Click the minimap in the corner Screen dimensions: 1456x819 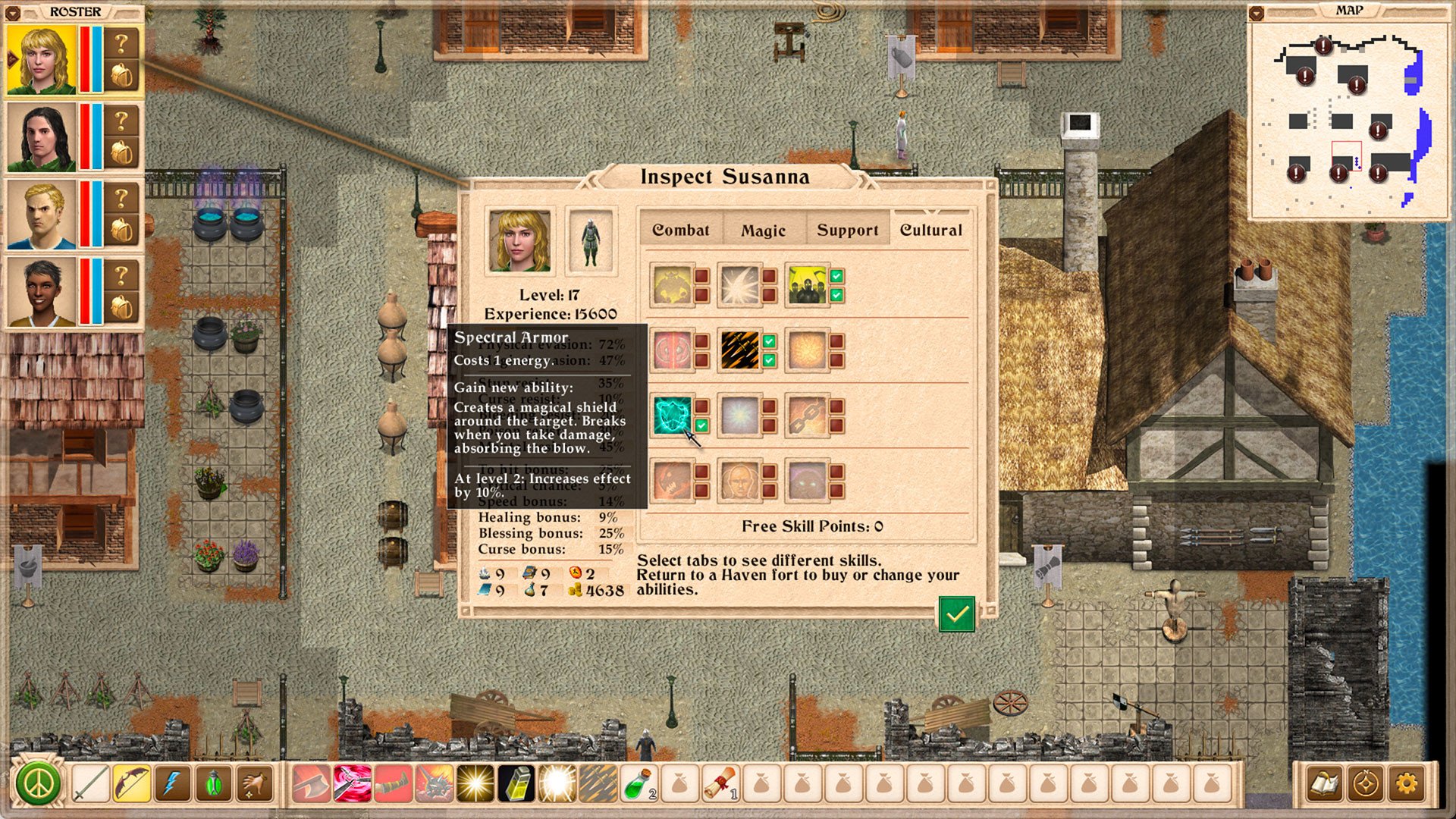(1348, 121)
